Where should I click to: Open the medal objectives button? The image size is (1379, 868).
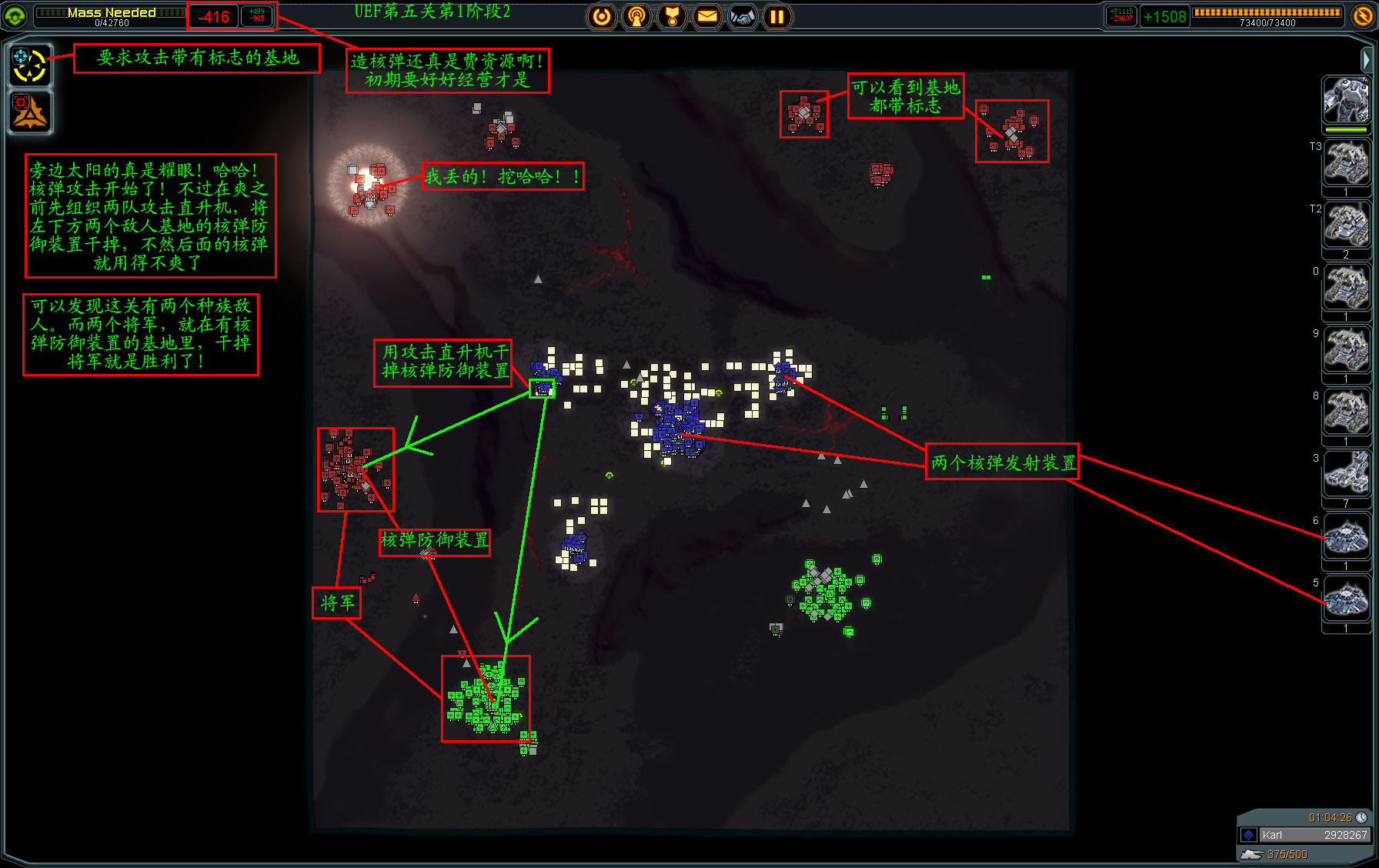[x=672, y=16]
